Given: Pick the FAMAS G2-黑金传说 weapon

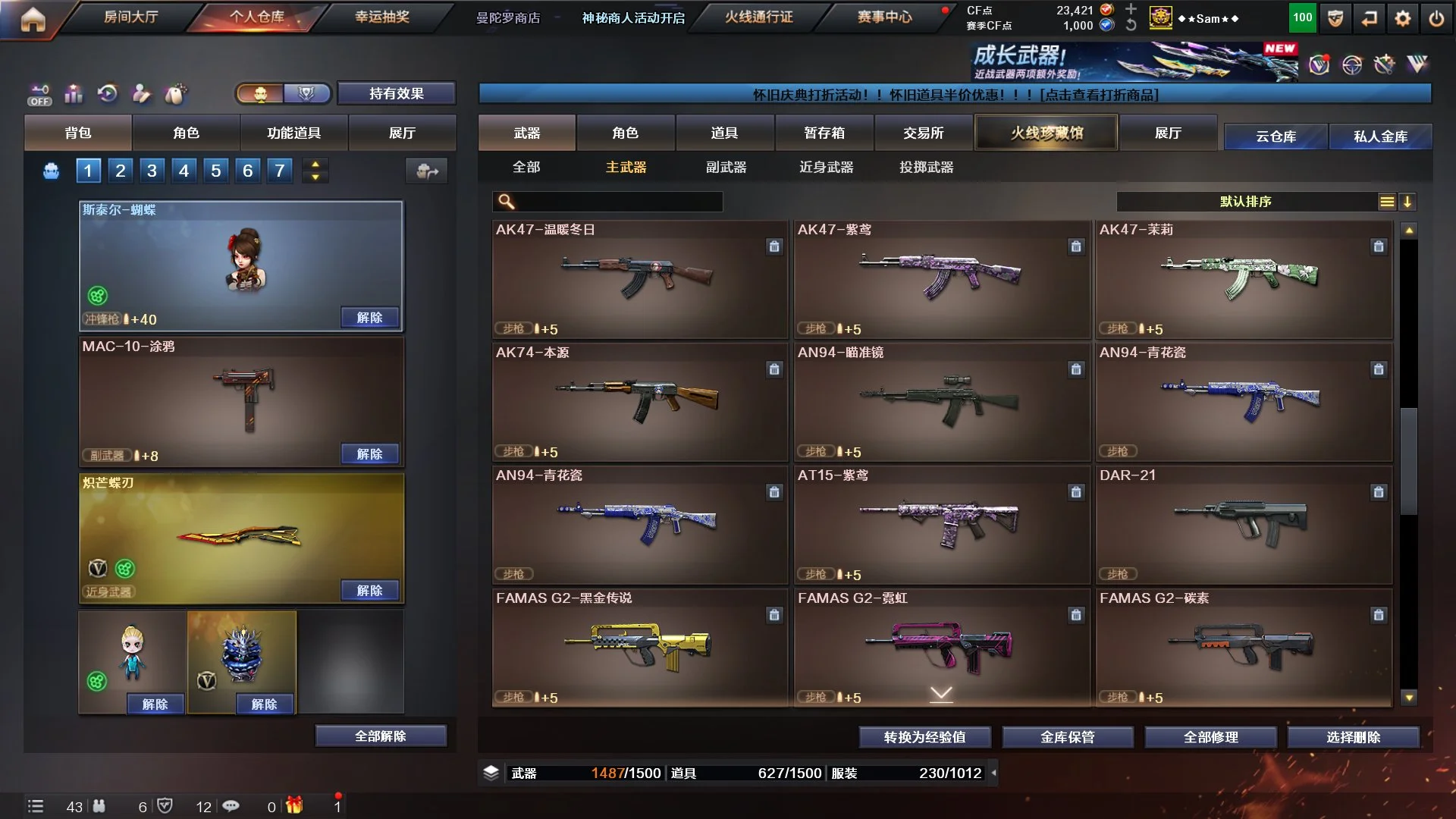Looking at the screenshot, I should [639, 648].
